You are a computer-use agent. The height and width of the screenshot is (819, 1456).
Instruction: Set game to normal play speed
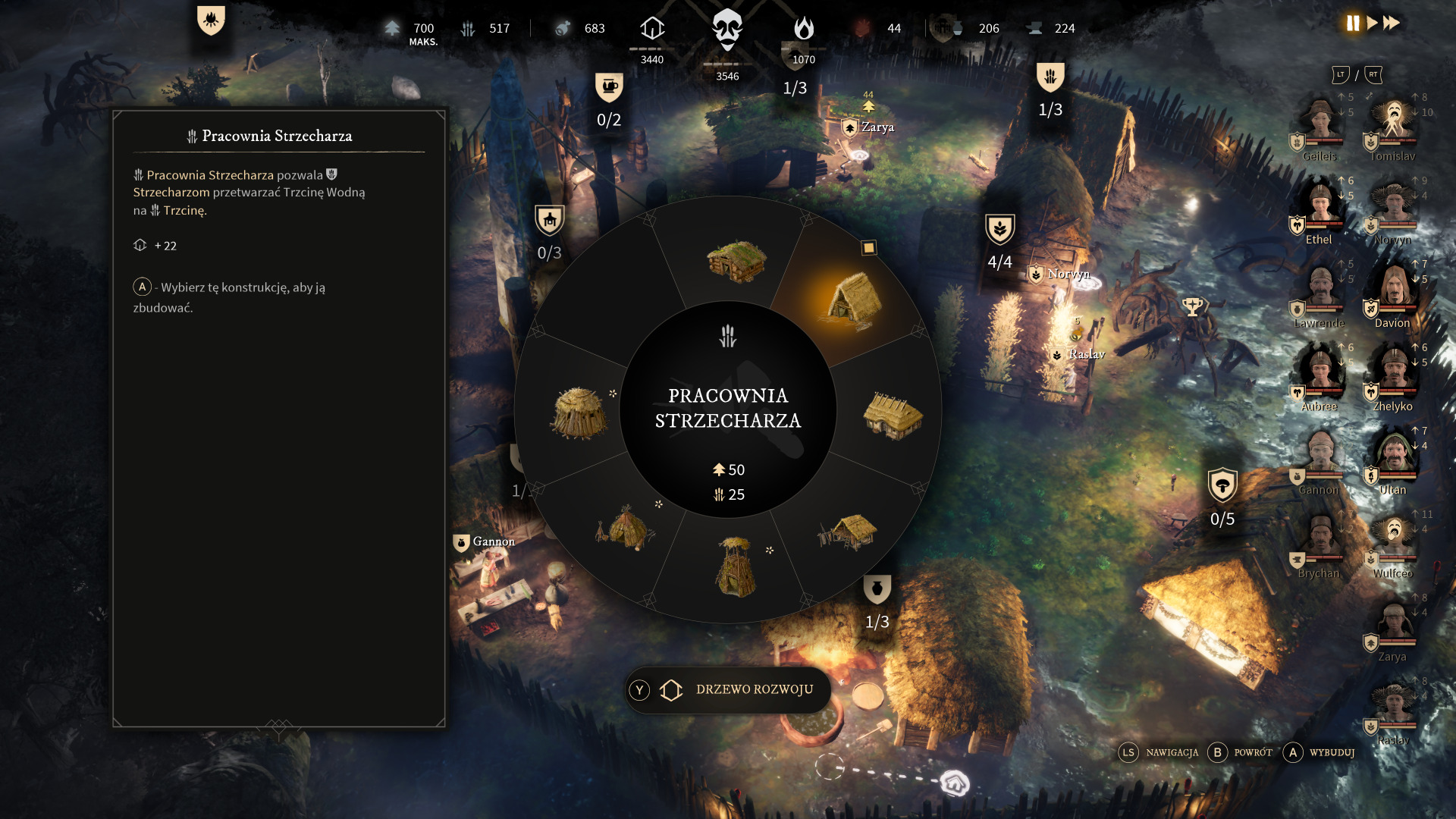tap(1373, 24)
